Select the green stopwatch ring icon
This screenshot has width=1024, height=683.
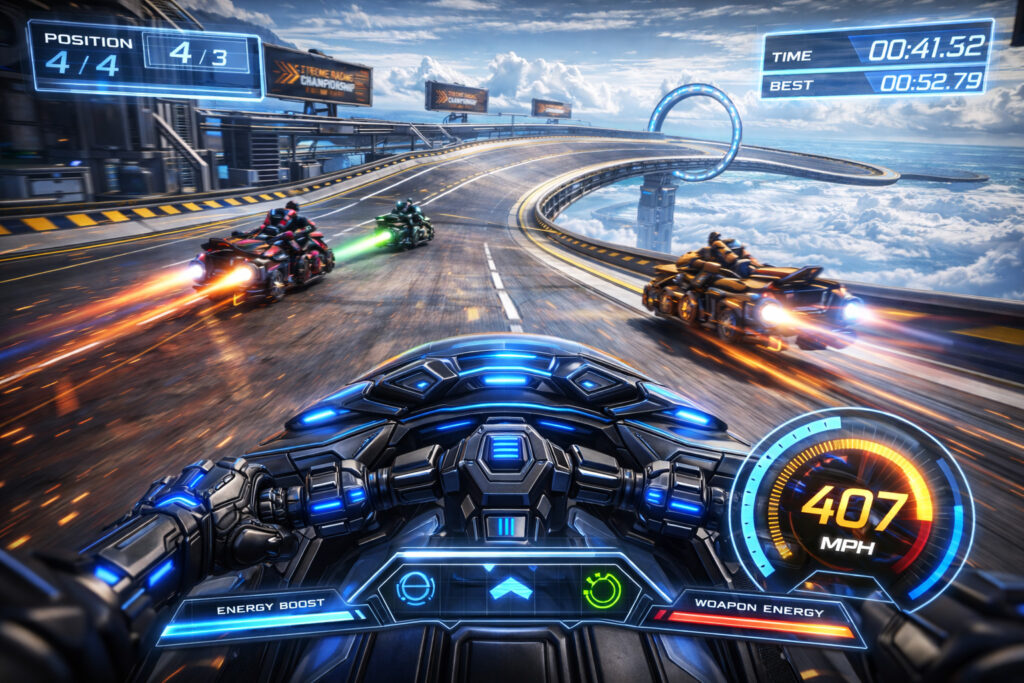(602, 589)
